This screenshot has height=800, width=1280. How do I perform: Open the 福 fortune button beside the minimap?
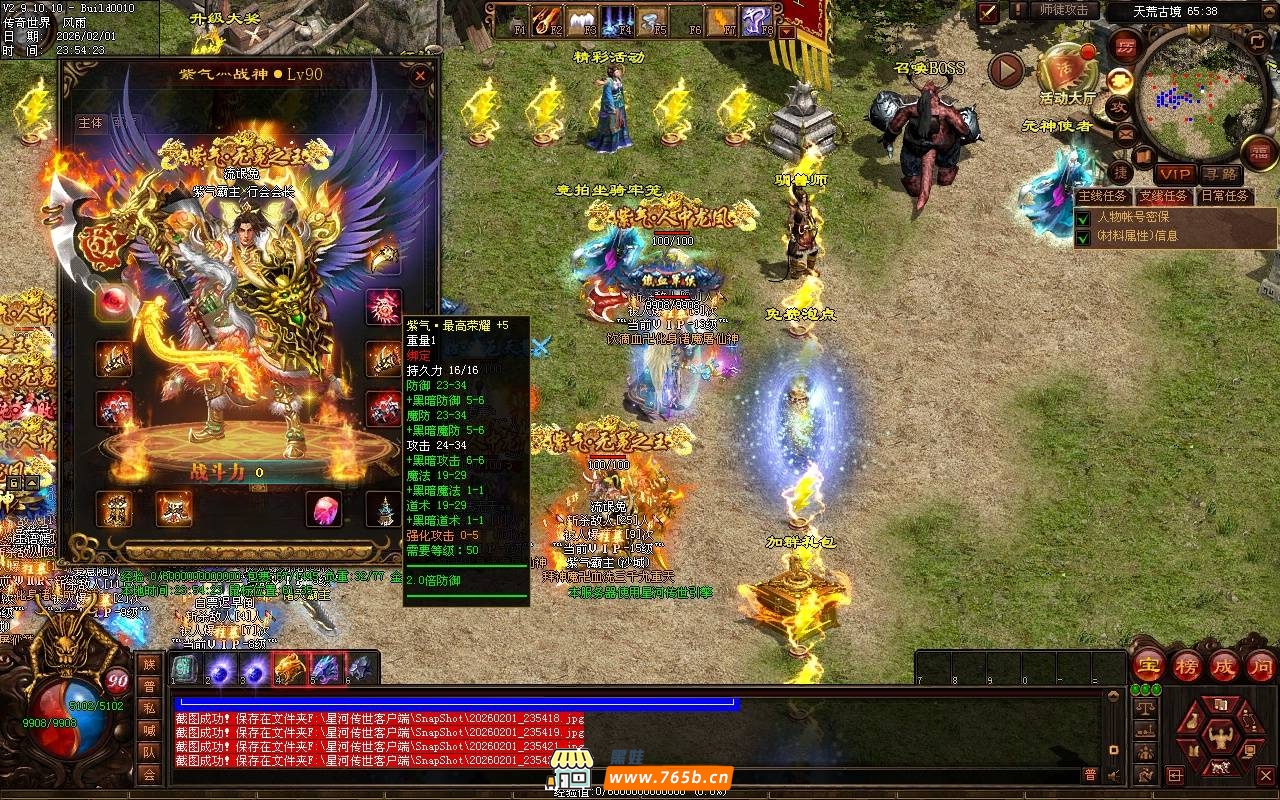coord(1259,152)
